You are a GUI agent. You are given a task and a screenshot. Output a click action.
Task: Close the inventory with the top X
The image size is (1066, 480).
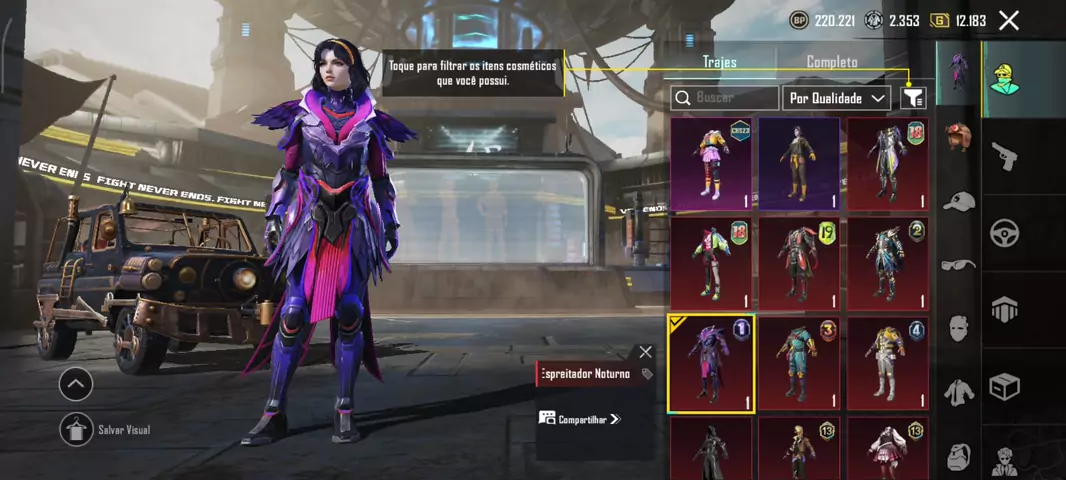(1009, 20)
